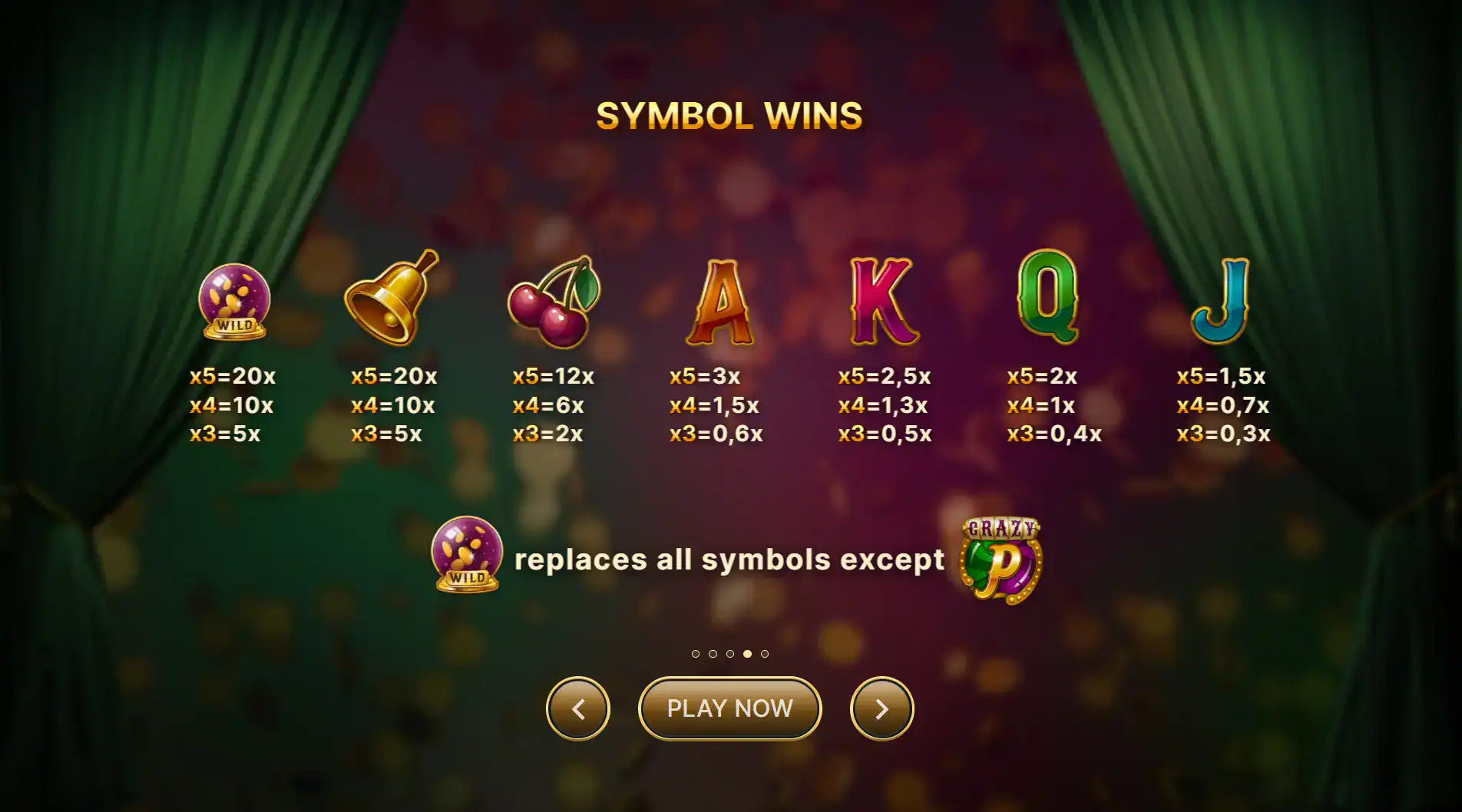The width and height of the screenshot is (1462, 812).
Task: Click the left navigation arrow
Action: point(578,709)
